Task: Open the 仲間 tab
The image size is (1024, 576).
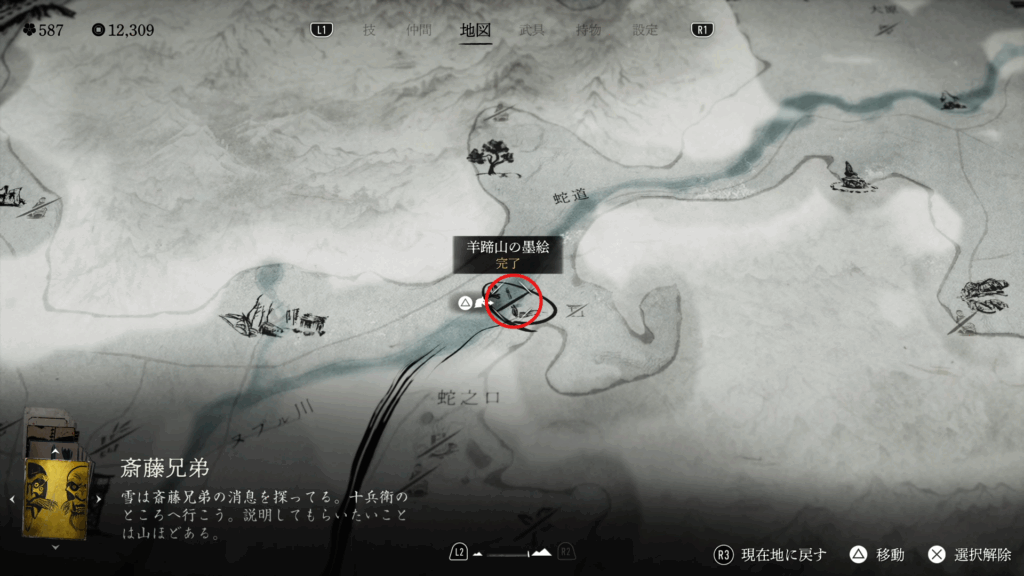Action: [x=420, y=30]
